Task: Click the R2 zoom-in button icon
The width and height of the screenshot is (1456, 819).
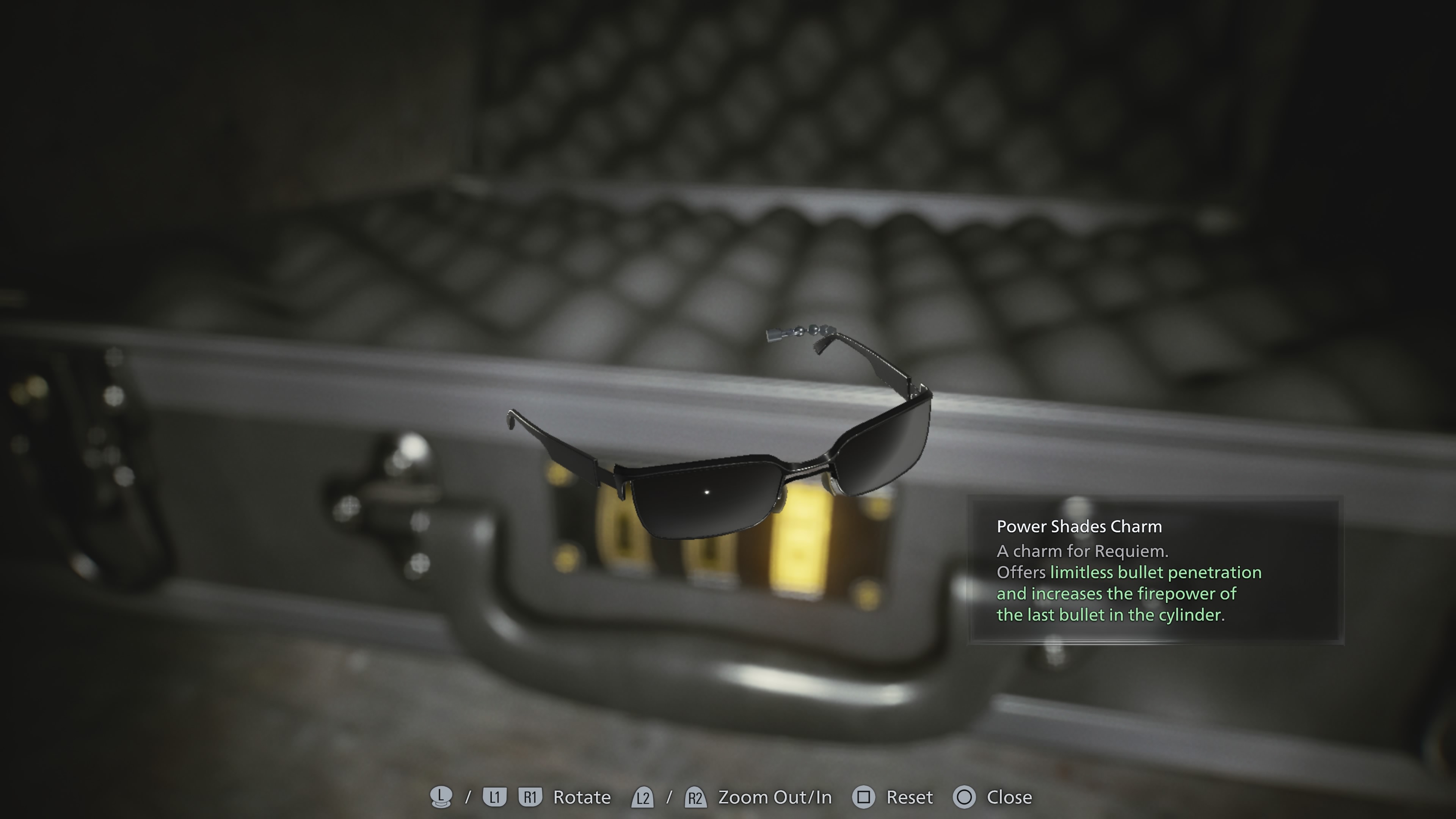Action: tap(696, 797)
